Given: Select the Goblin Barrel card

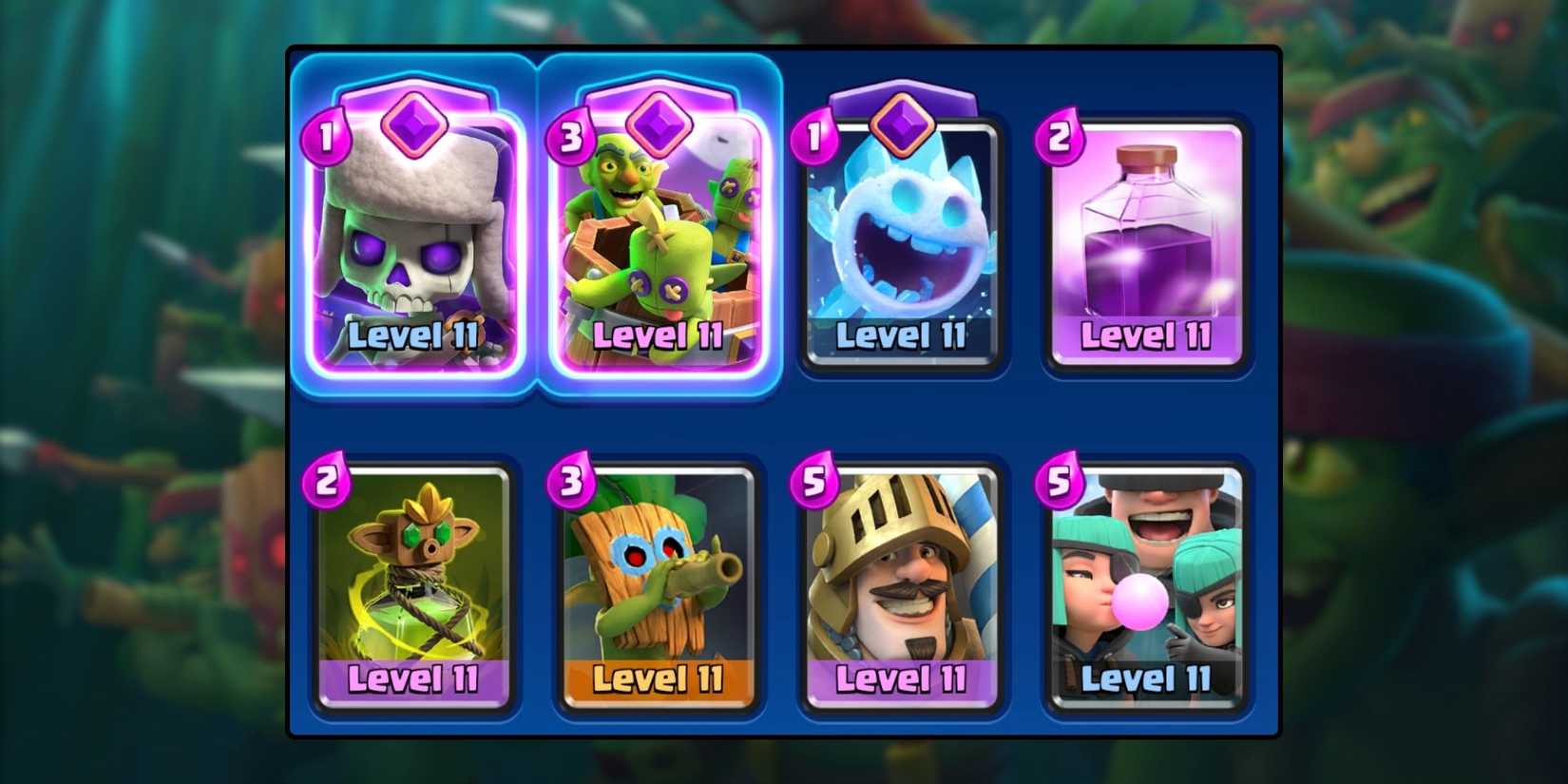Looking at the screenshot, I should click(659, 238).
